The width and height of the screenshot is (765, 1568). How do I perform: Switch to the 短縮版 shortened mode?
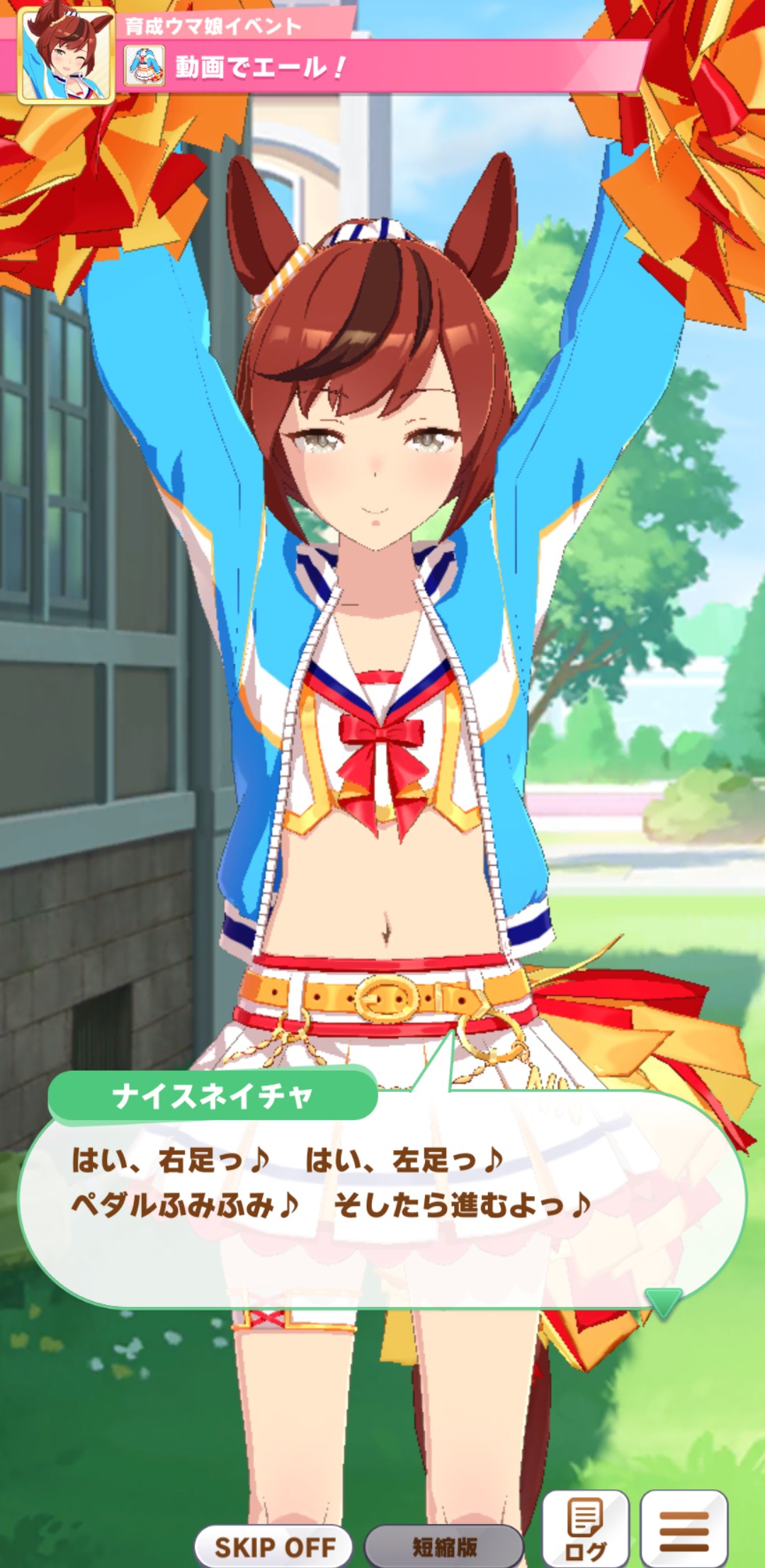click(x=444, y=1546)
